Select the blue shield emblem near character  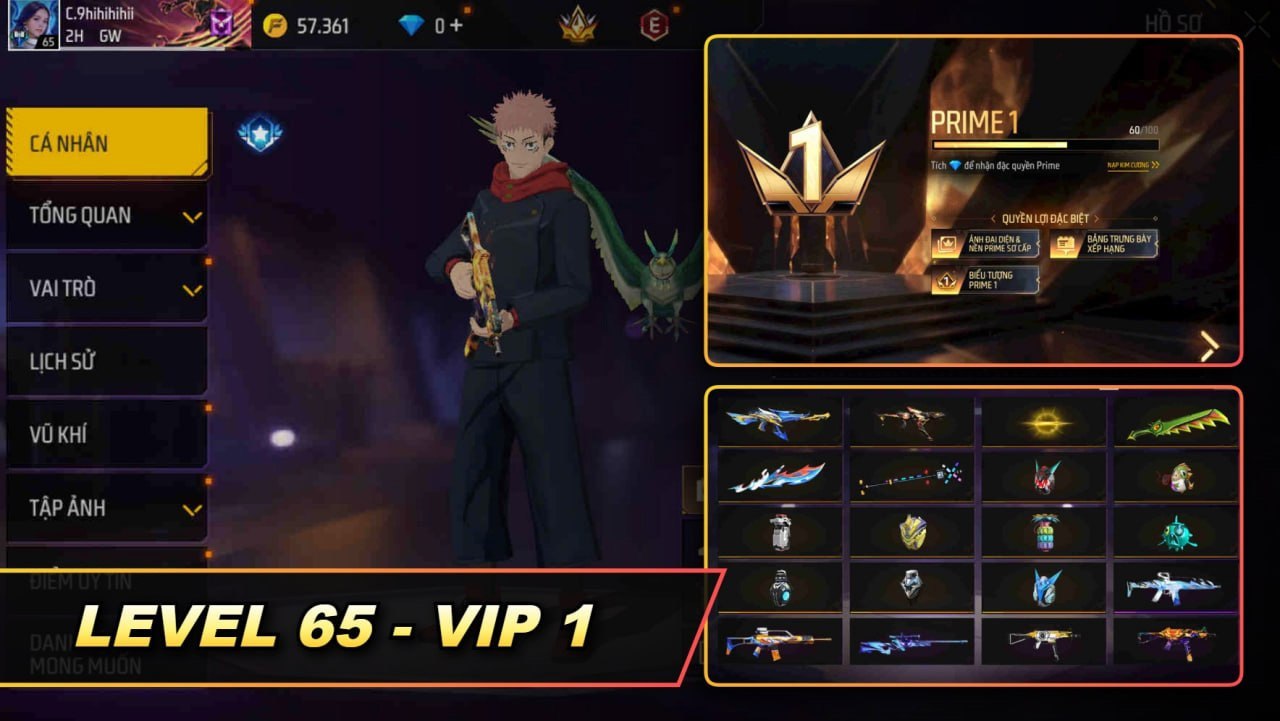point(262,131)
